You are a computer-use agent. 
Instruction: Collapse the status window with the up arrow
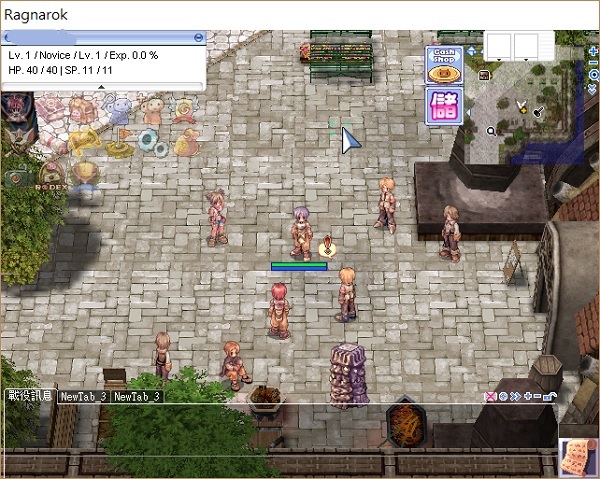pyautogui.click(x=100, y=86)
